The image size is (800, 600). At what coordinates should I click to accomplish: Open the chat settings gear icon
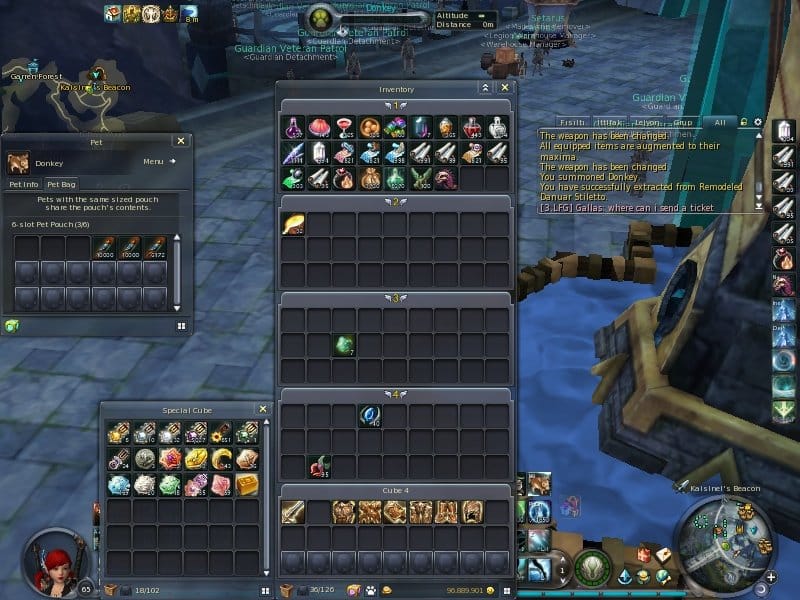(x=758, y=122)
